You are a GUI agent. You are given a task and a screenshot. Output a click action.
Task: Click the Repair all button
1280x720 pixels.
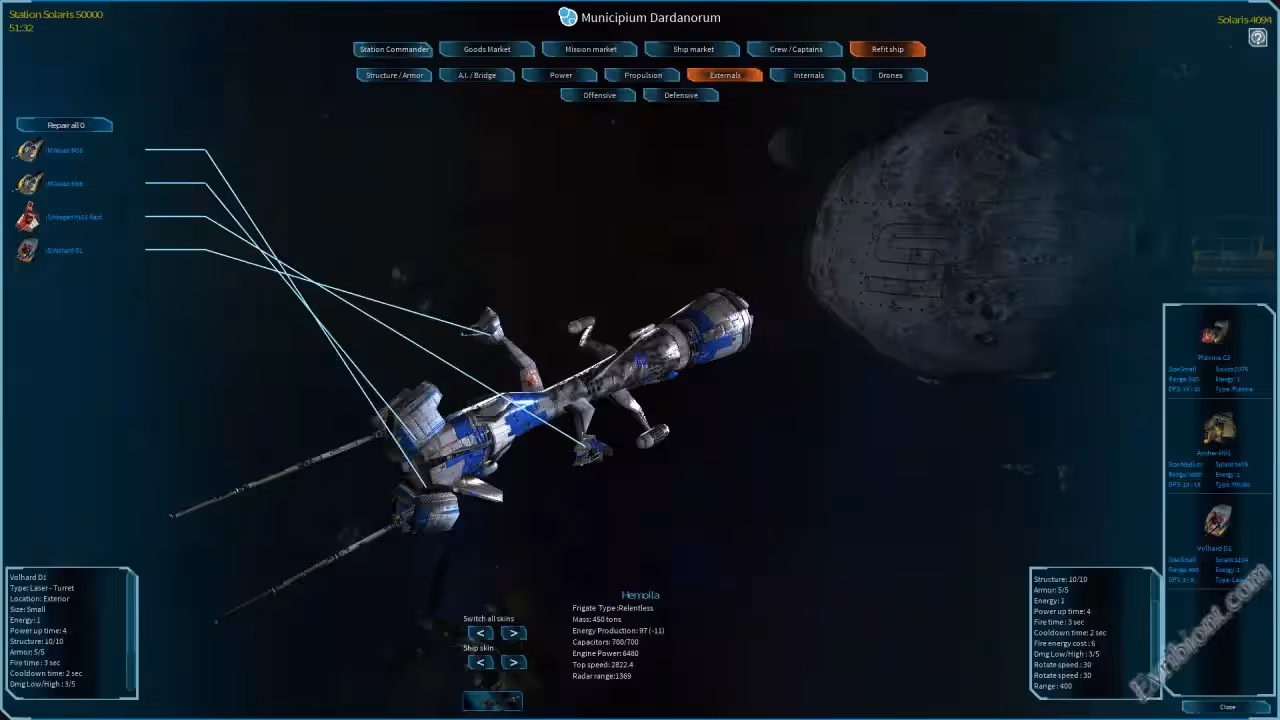point(65,125)
